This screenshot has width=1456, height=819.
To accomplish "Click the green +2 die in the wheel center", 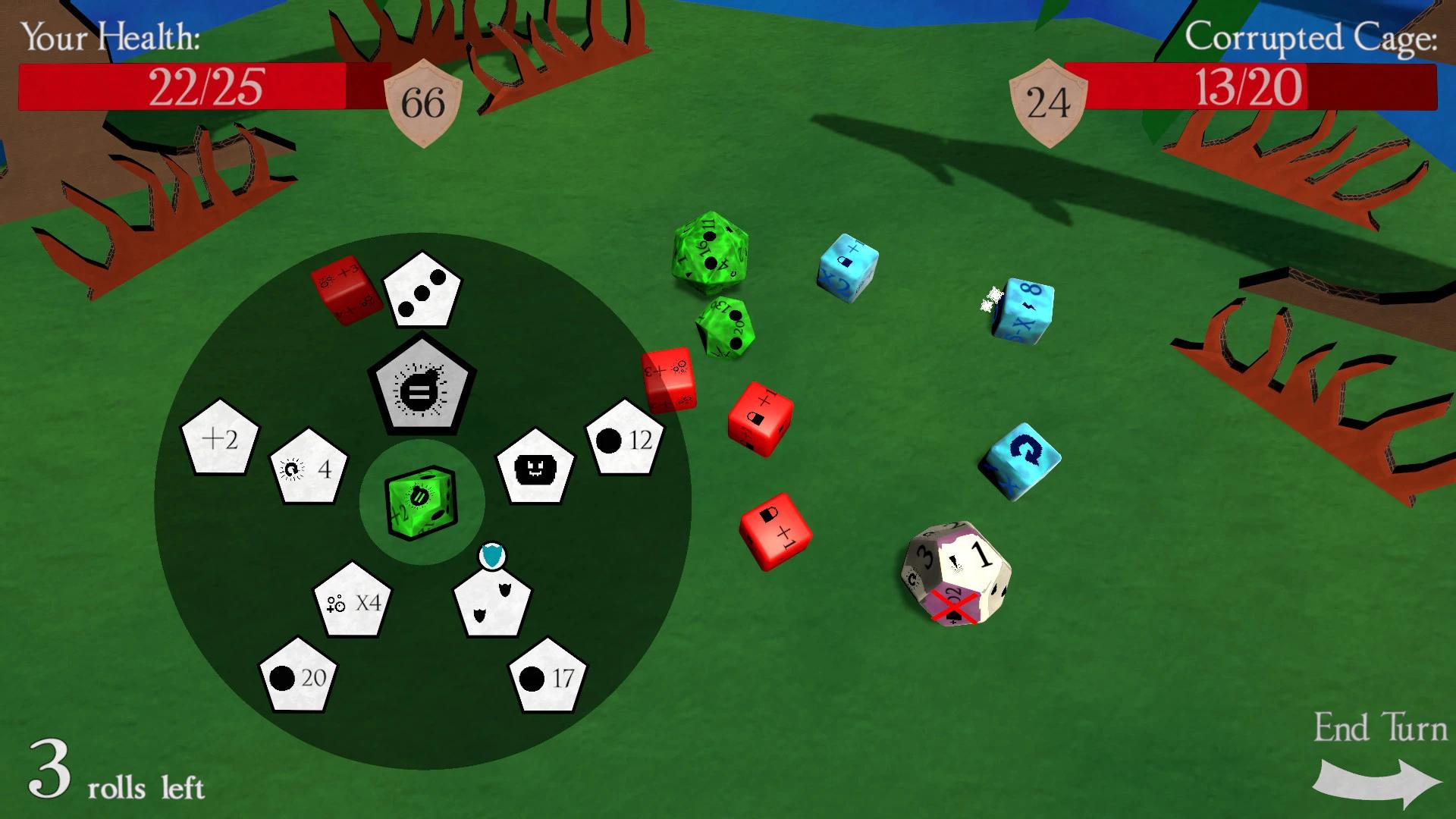I will (422, 500).
